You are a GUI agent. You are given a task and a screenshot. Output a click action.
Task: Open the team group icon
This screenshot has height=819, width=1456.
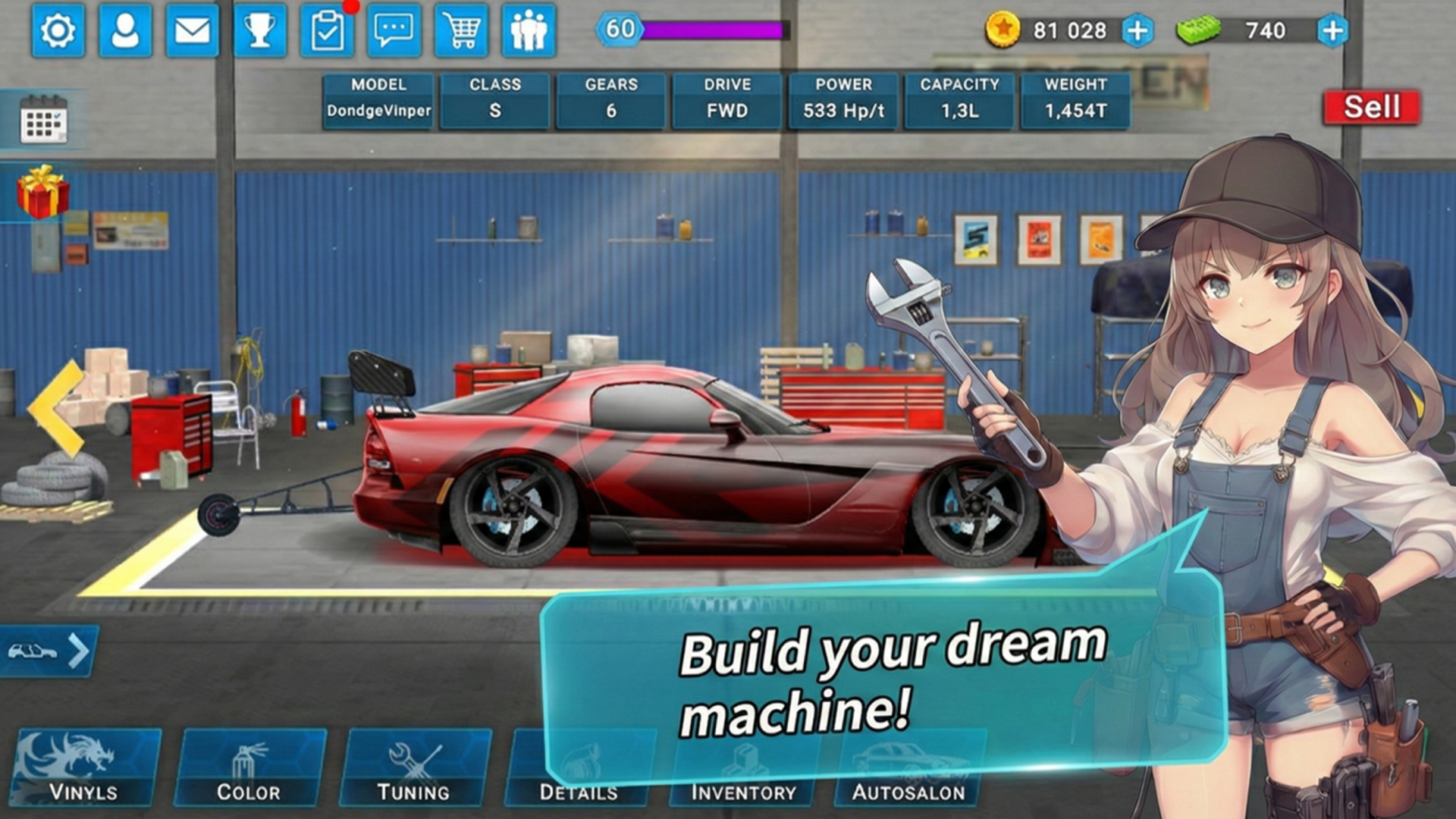point(529,31)
